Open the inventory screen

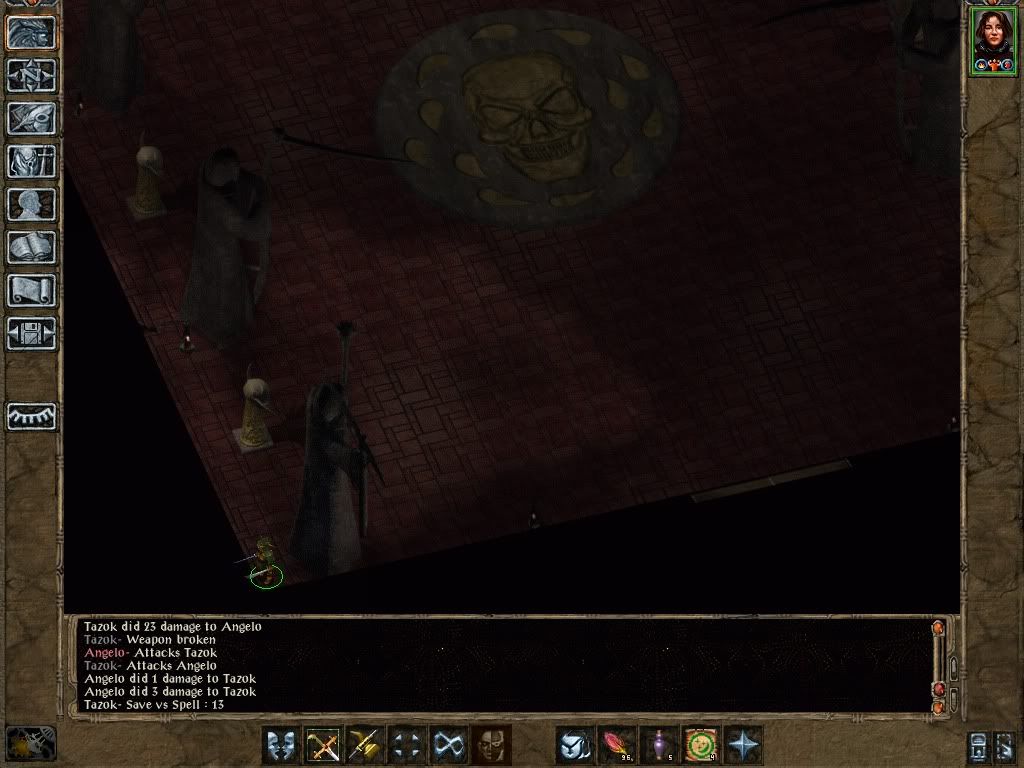click(x=32, y=161)
